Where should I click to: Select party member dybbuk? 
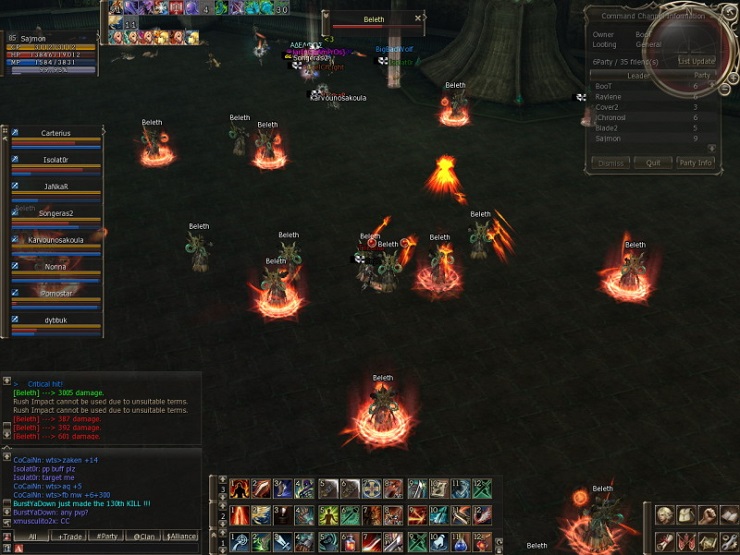[x=56, y=320]
